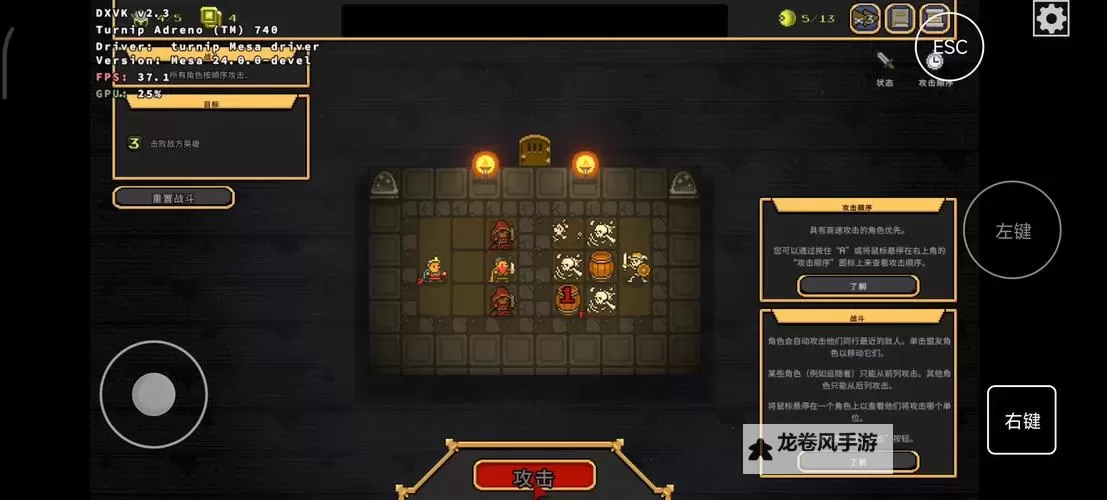Click the 击败敌方英雄 objective entry
The width and height of the screenshot is (1107, 500).
point(174,143)
